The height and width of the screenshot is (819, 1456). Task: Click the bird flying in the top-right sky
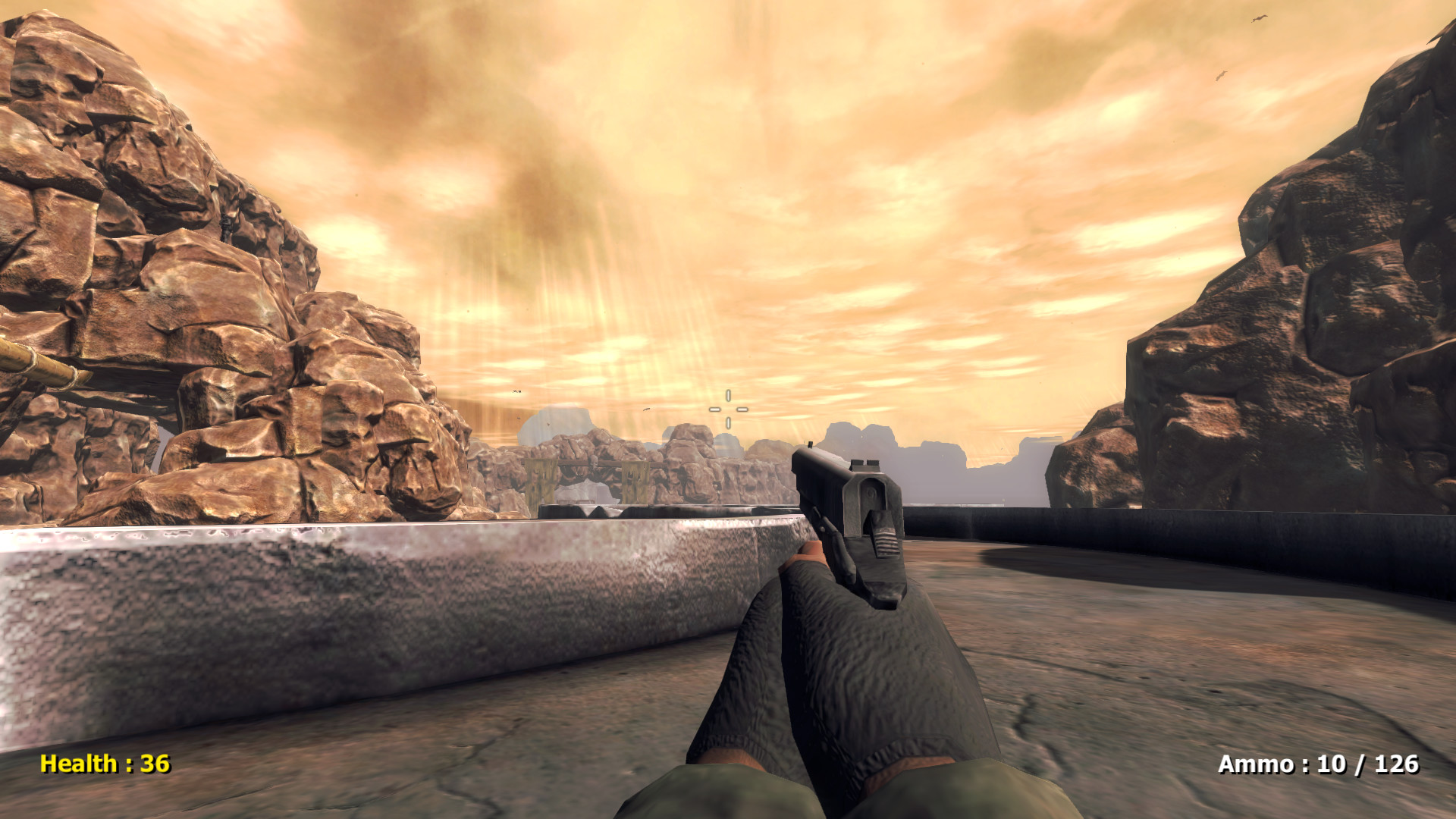tap(1257, 18)
